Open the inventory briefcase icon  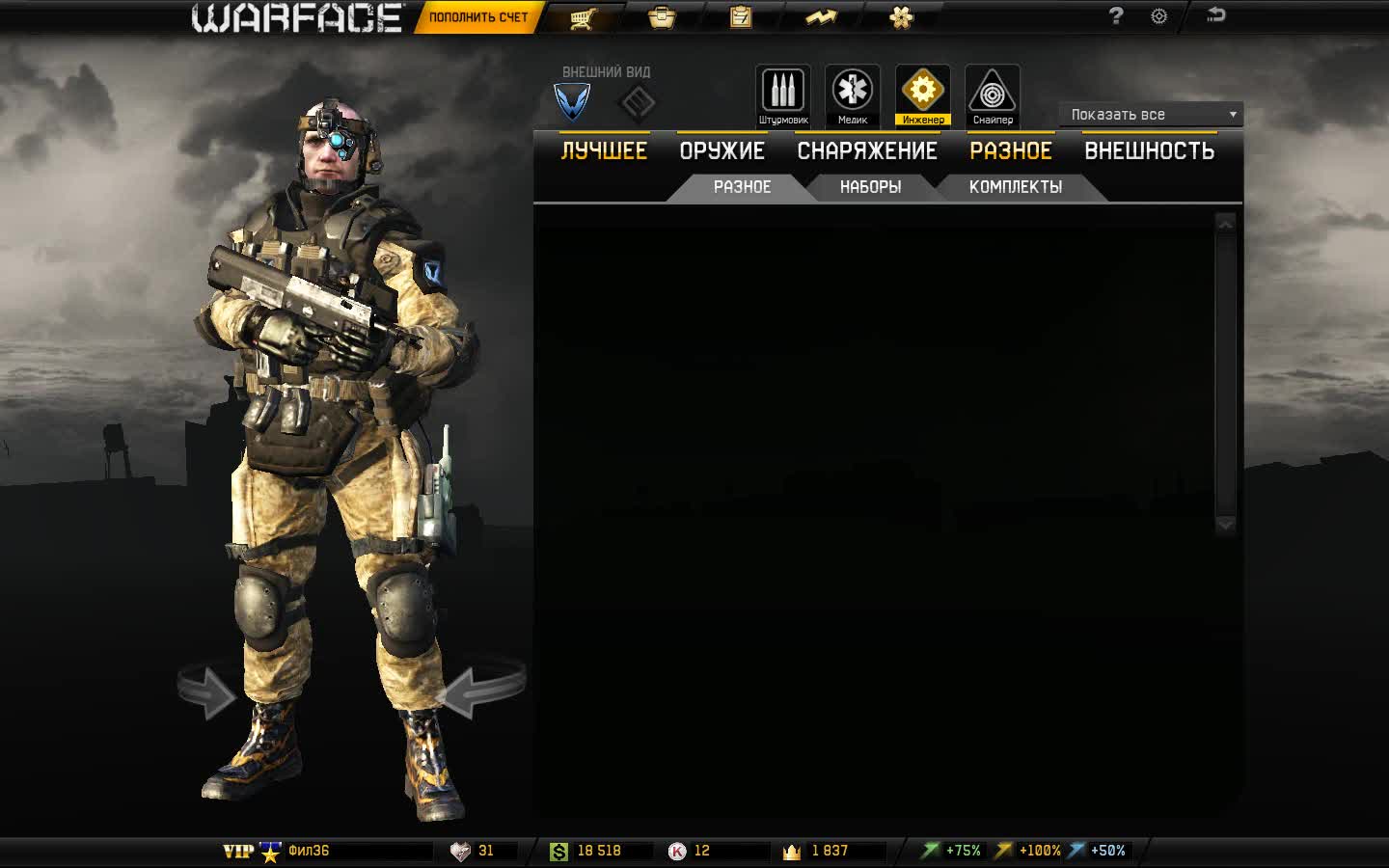pos(662,16)
